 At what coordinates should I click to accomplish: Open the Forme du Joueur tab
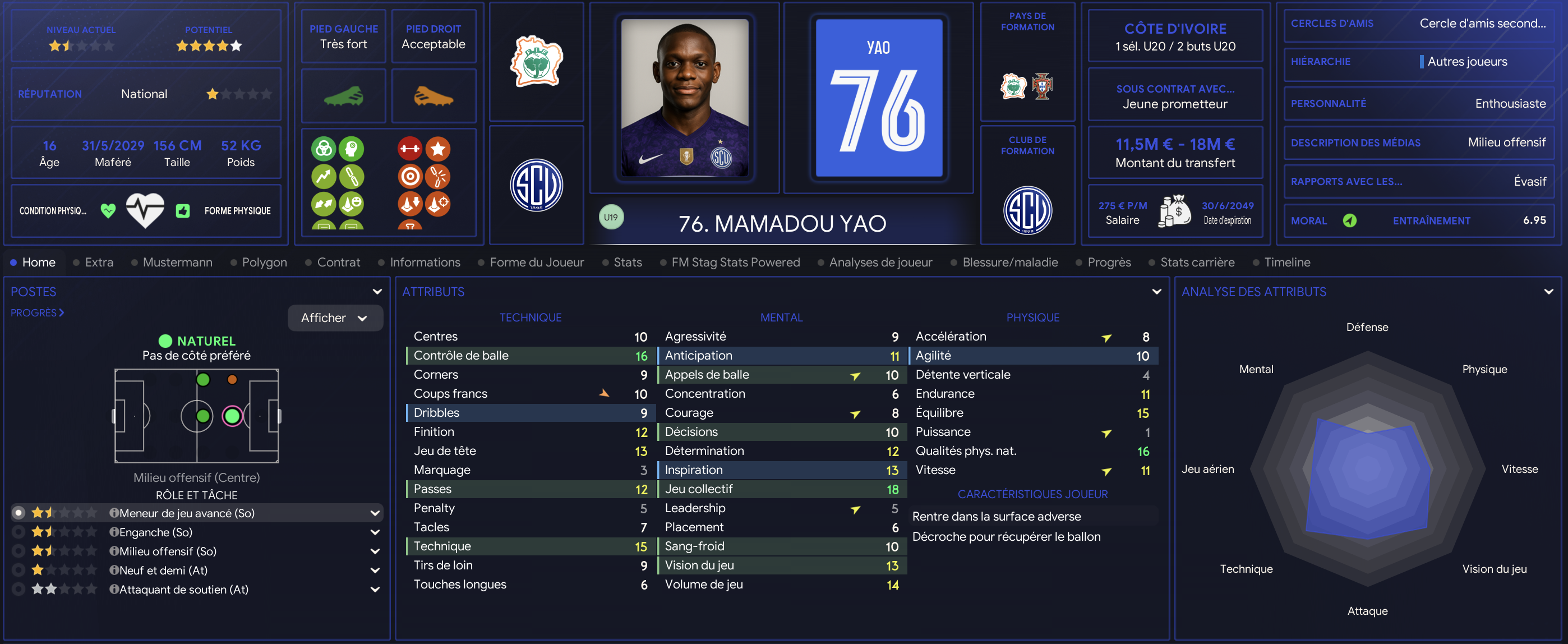(536, 263)
